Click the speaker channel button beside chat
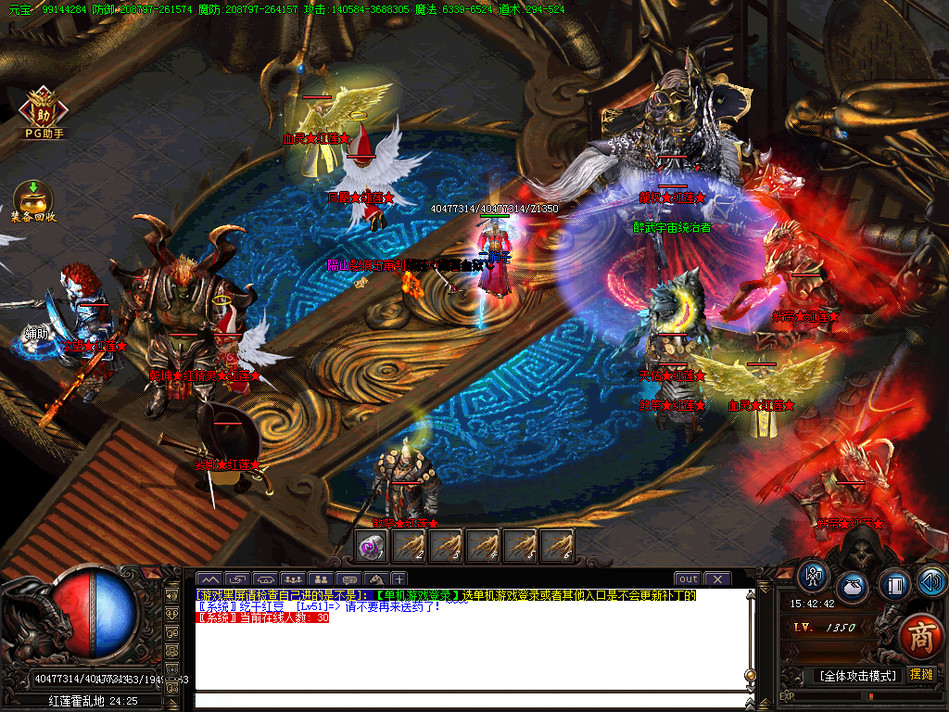The width and height of the screenshot is (949, 712). pos(173,597)
